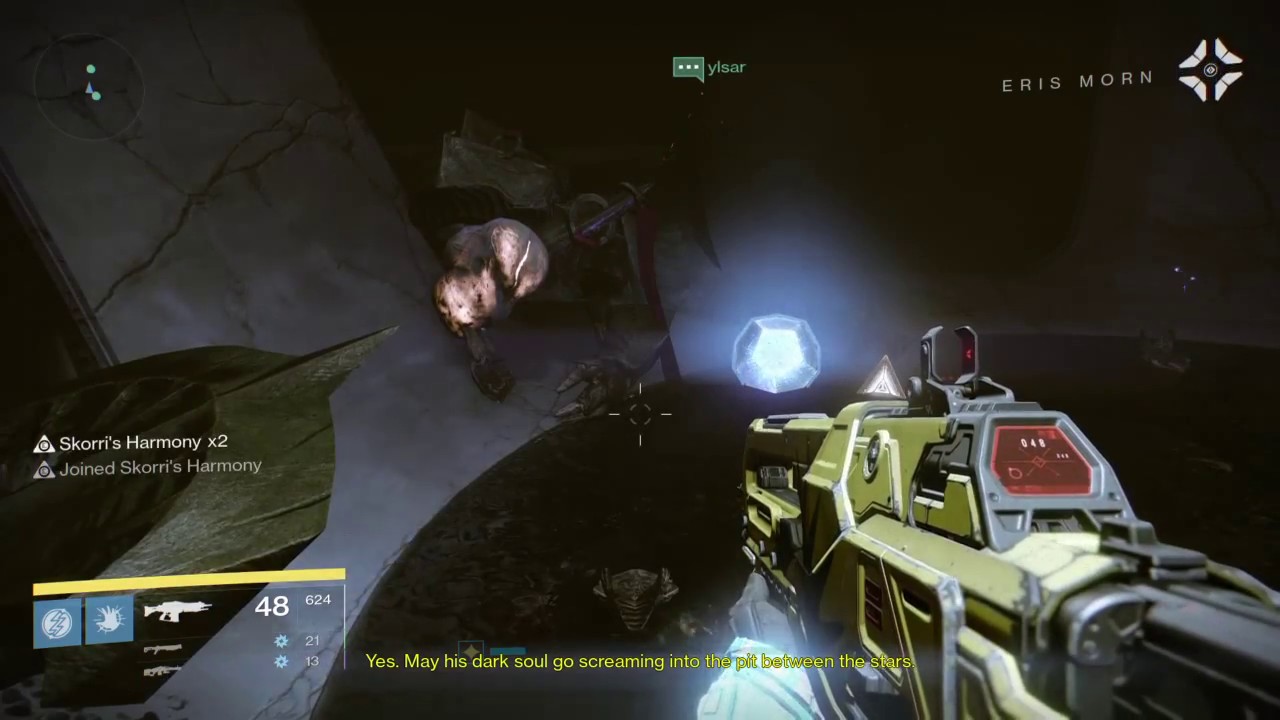Activate the melee ability icon
The width and height of the screenshot is (1280, 720).
[110, 621]
